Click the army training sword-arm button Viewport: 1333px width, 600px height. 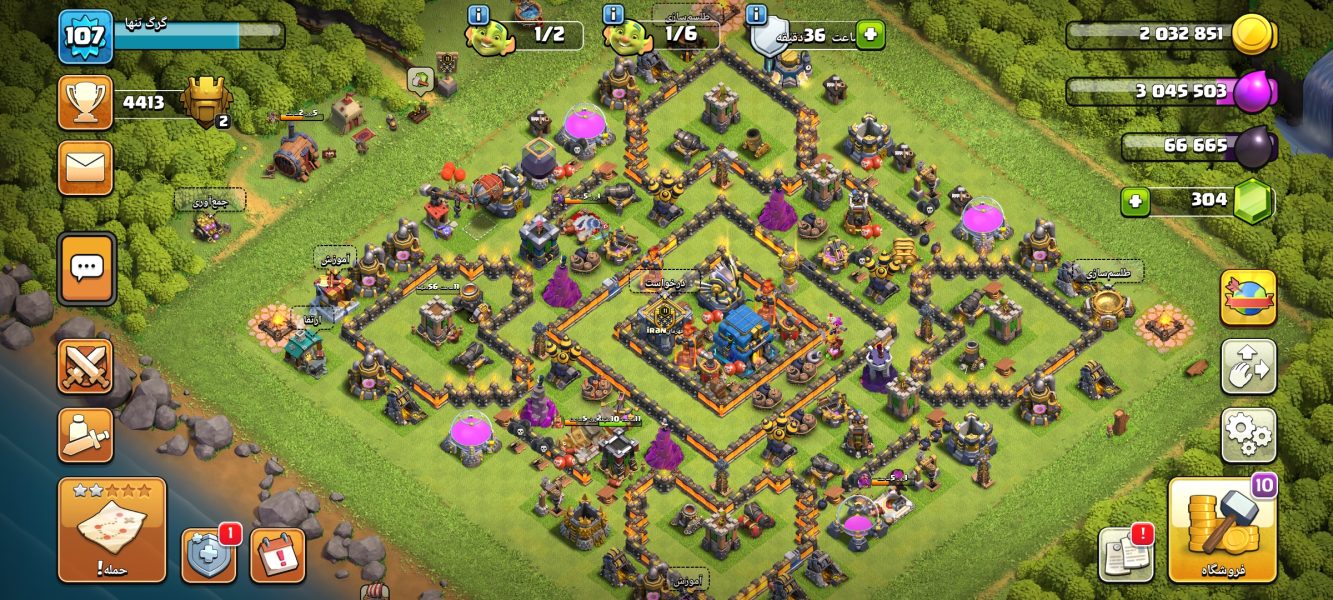85,435
